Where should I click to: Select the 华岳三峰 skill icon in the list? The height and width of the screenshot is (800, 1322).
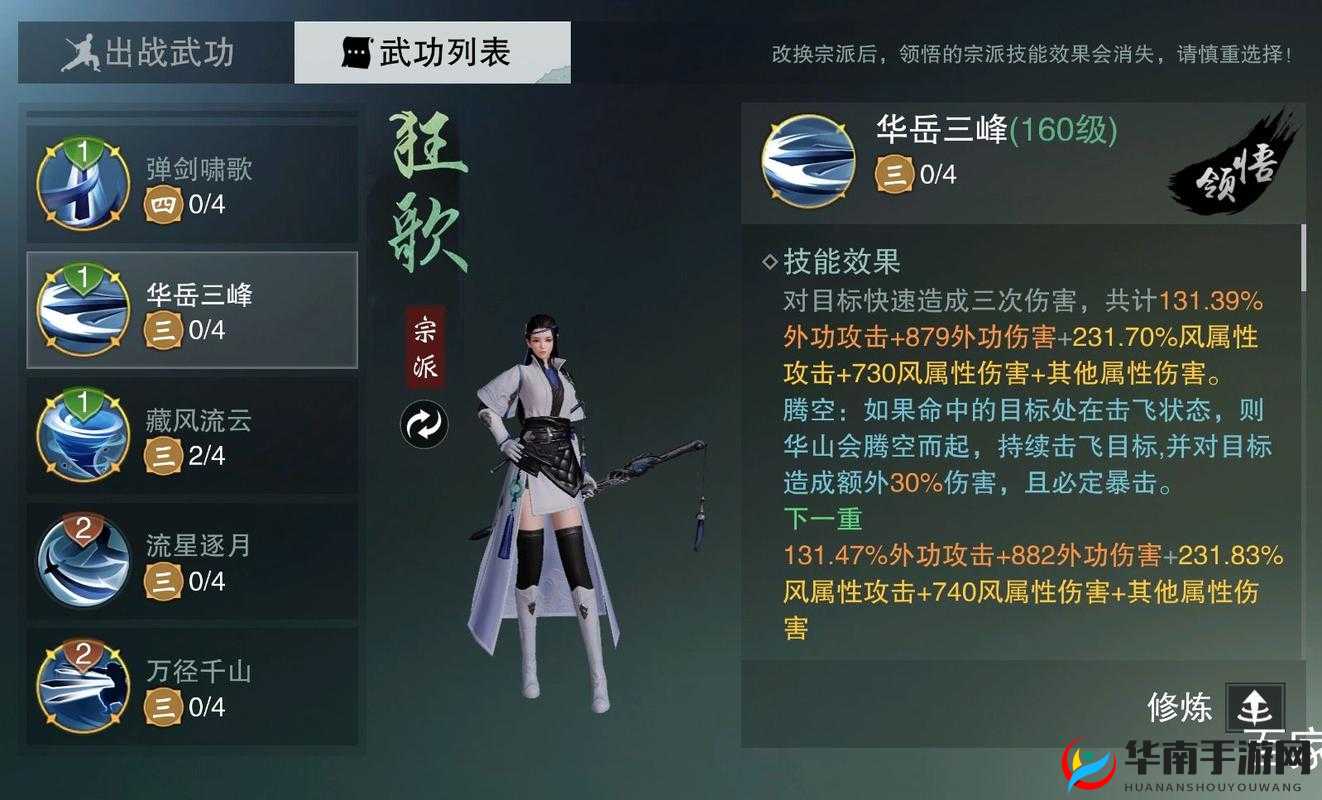point(83,308)
